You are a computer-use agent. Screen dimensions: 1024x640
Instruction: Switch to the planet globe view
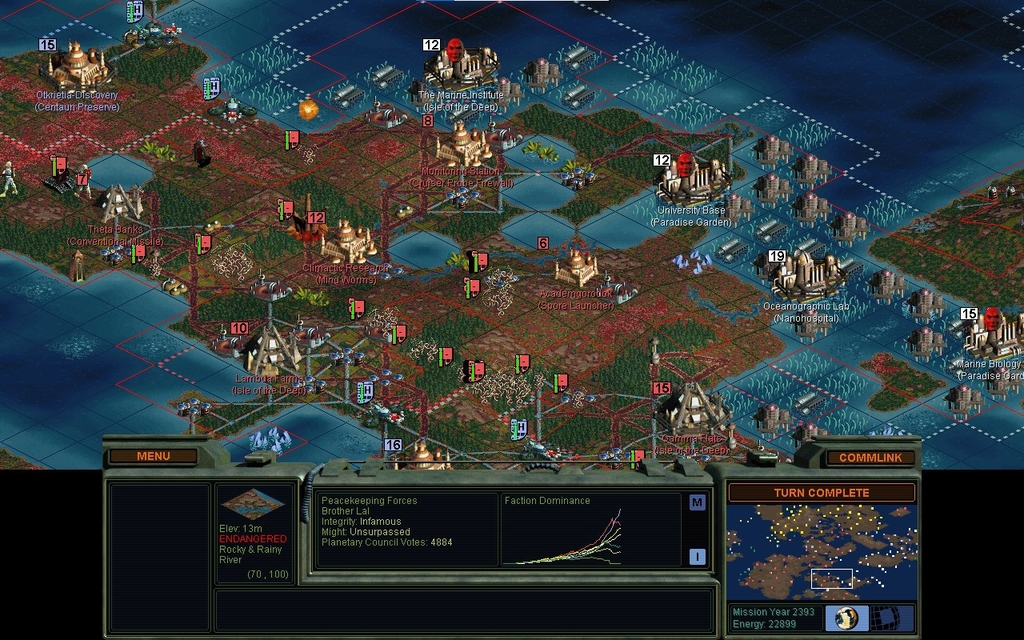[x=846, y=617]
